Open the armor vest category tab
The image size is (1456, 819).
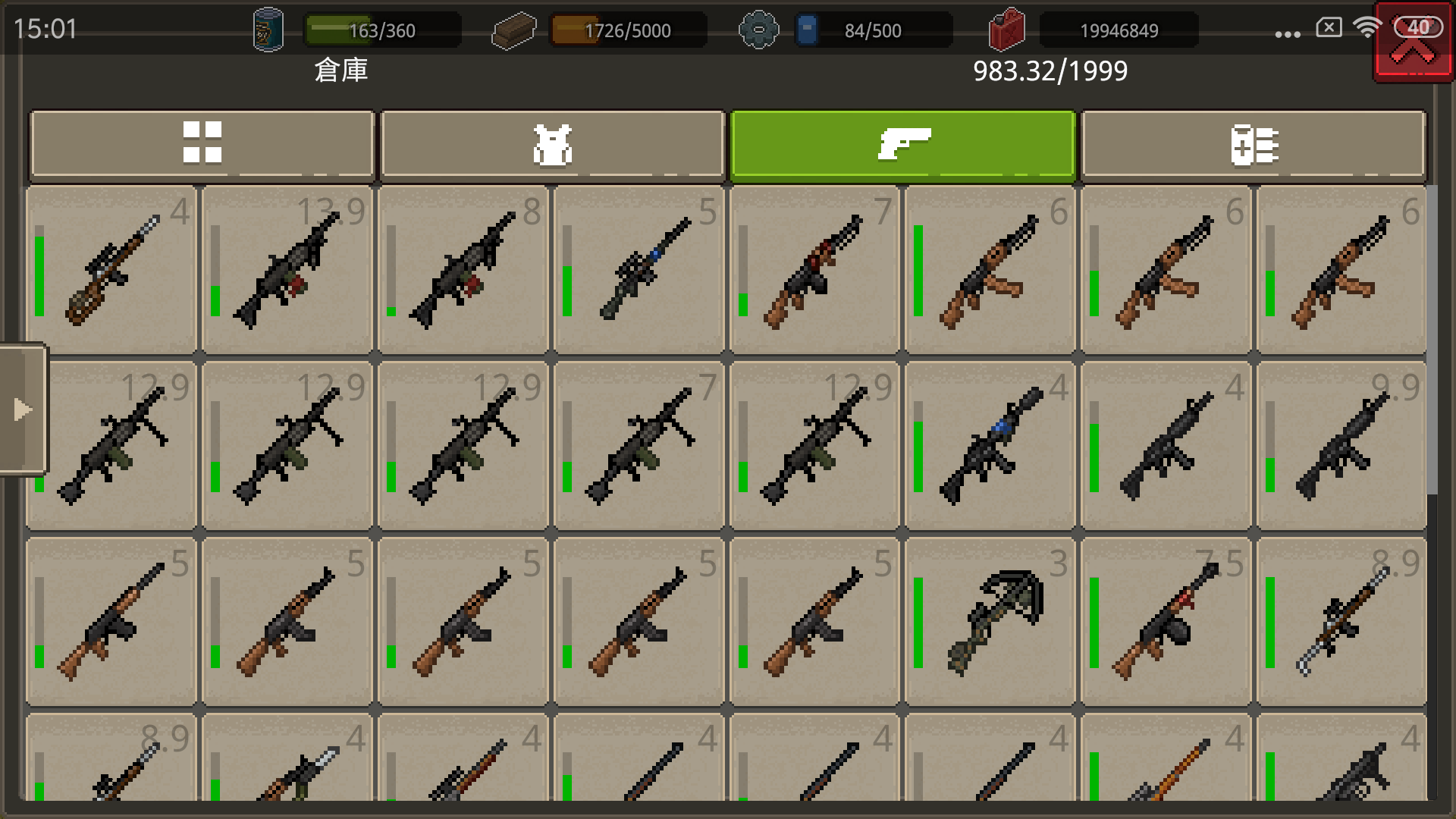[x=553, y=144]
